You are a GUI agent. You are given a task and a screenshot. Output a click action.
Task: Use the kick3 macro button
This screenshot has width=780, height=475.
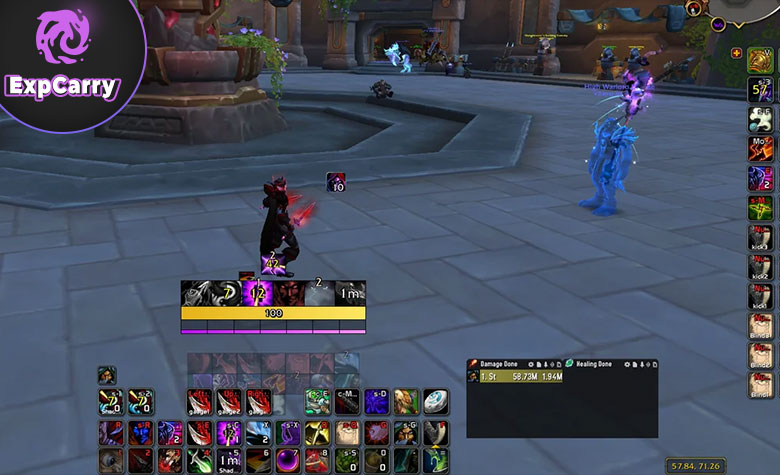tap(761, 238)
